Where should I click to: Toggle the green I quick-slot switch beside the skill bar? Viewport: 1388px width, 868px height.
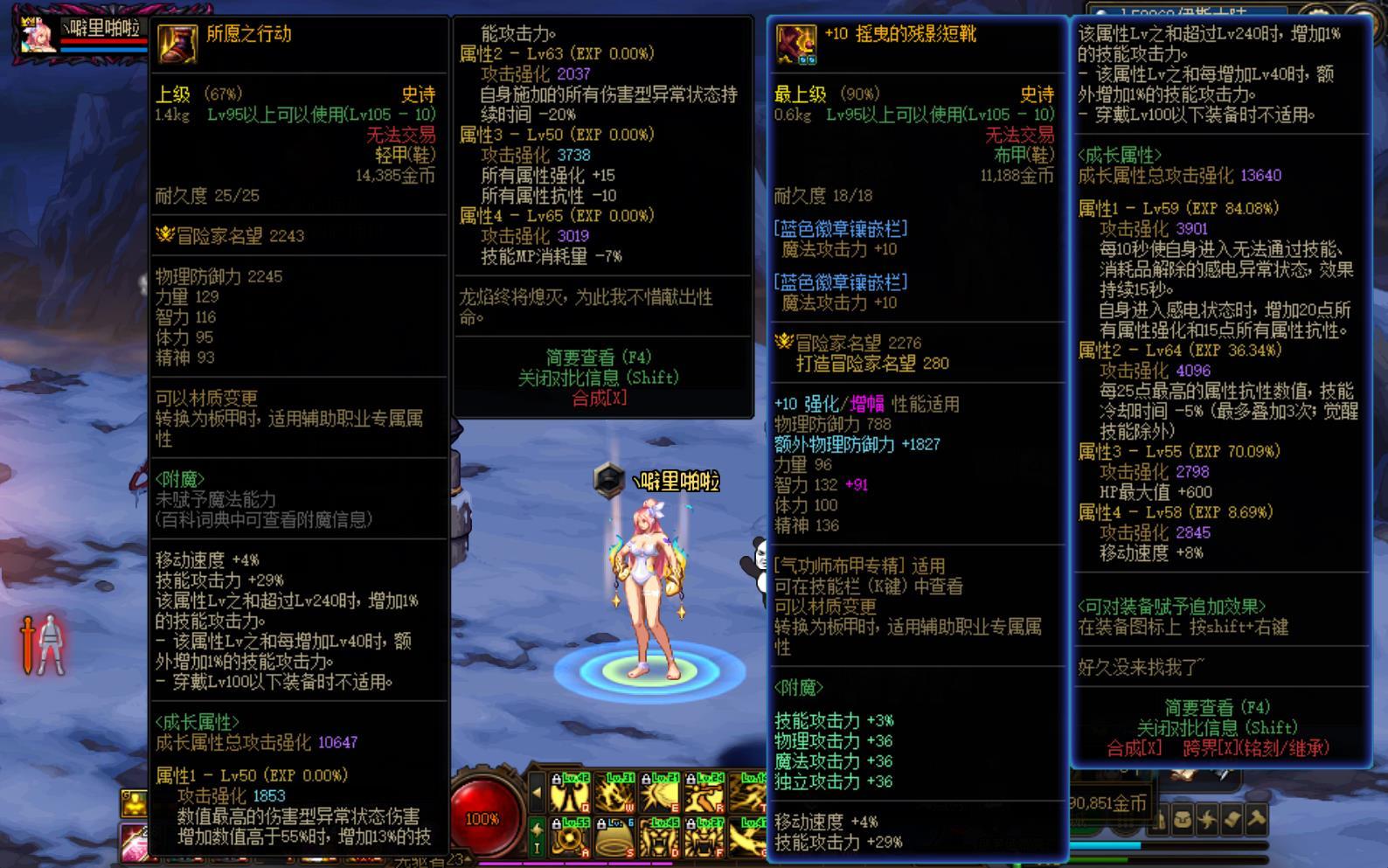point(537,837)
